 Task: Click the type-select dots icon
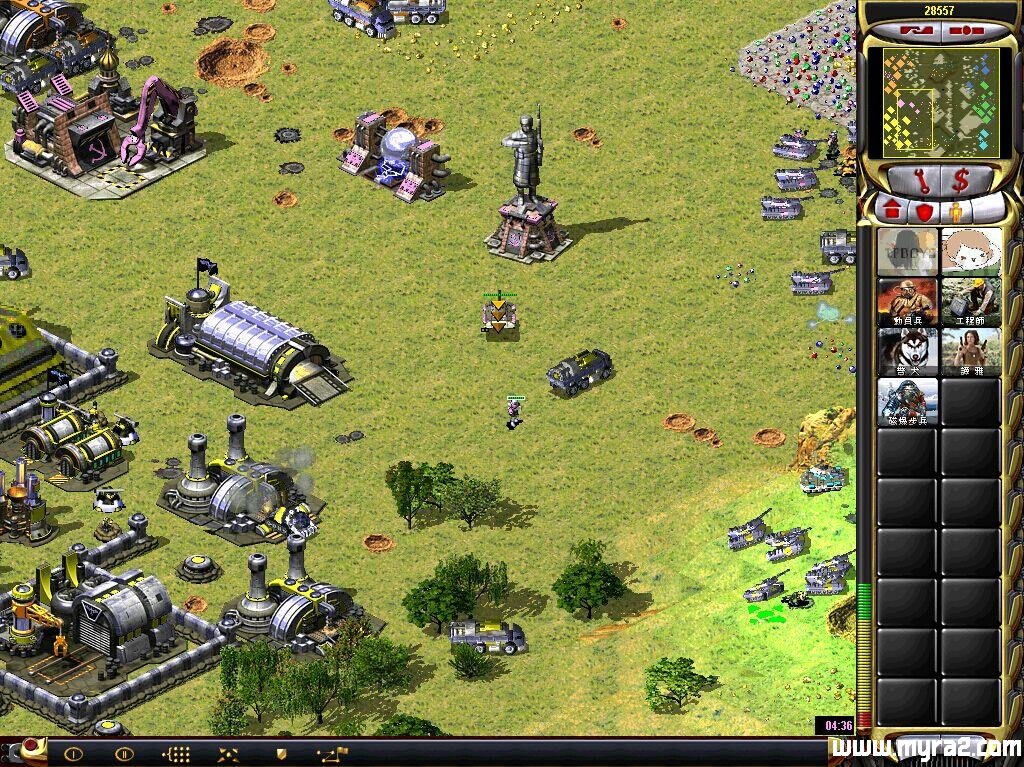[177, 753]
